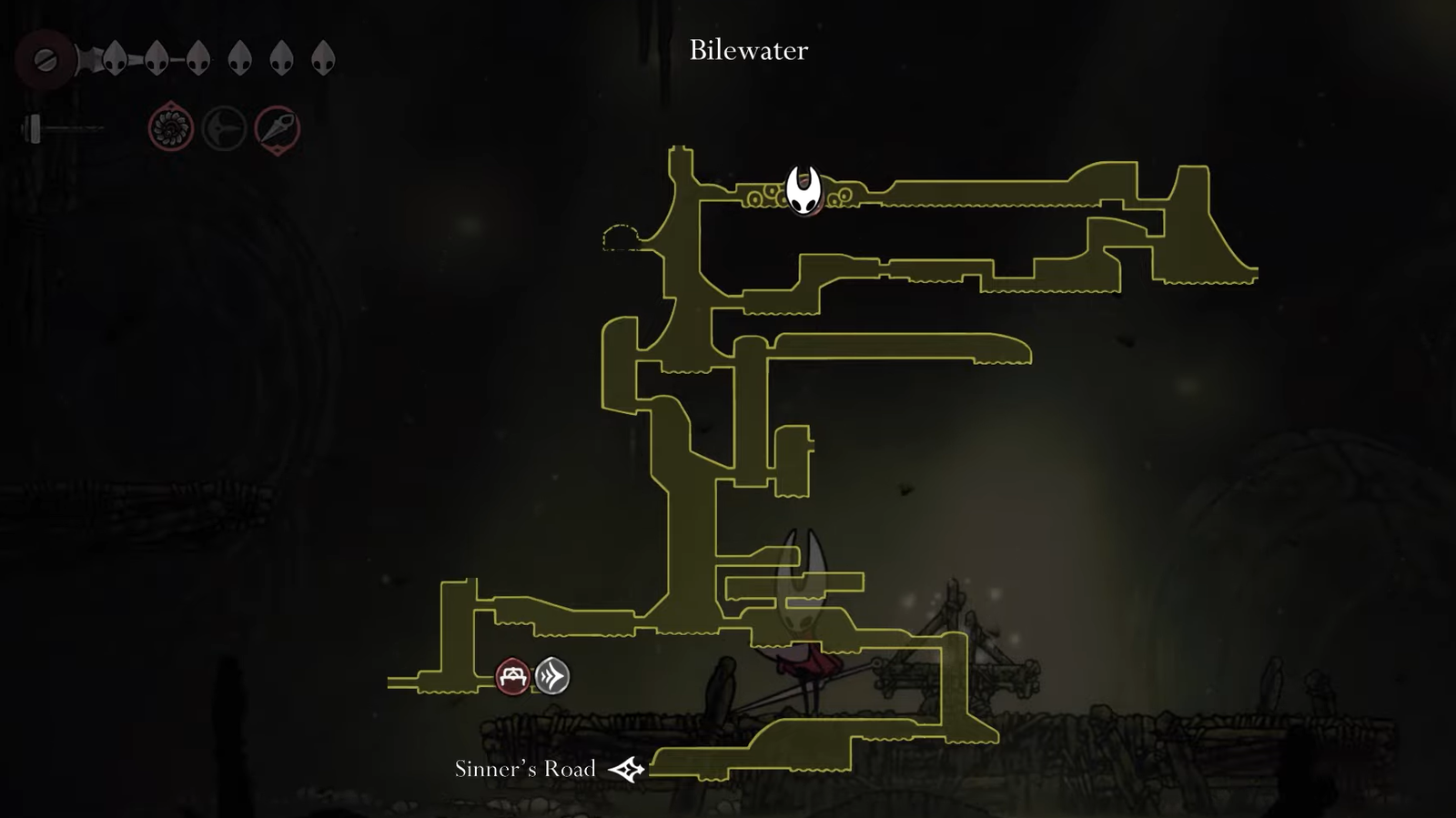Follow the Sinner's Road exit arrow
The image size is (1456, 818).
[x=627, y=770]
